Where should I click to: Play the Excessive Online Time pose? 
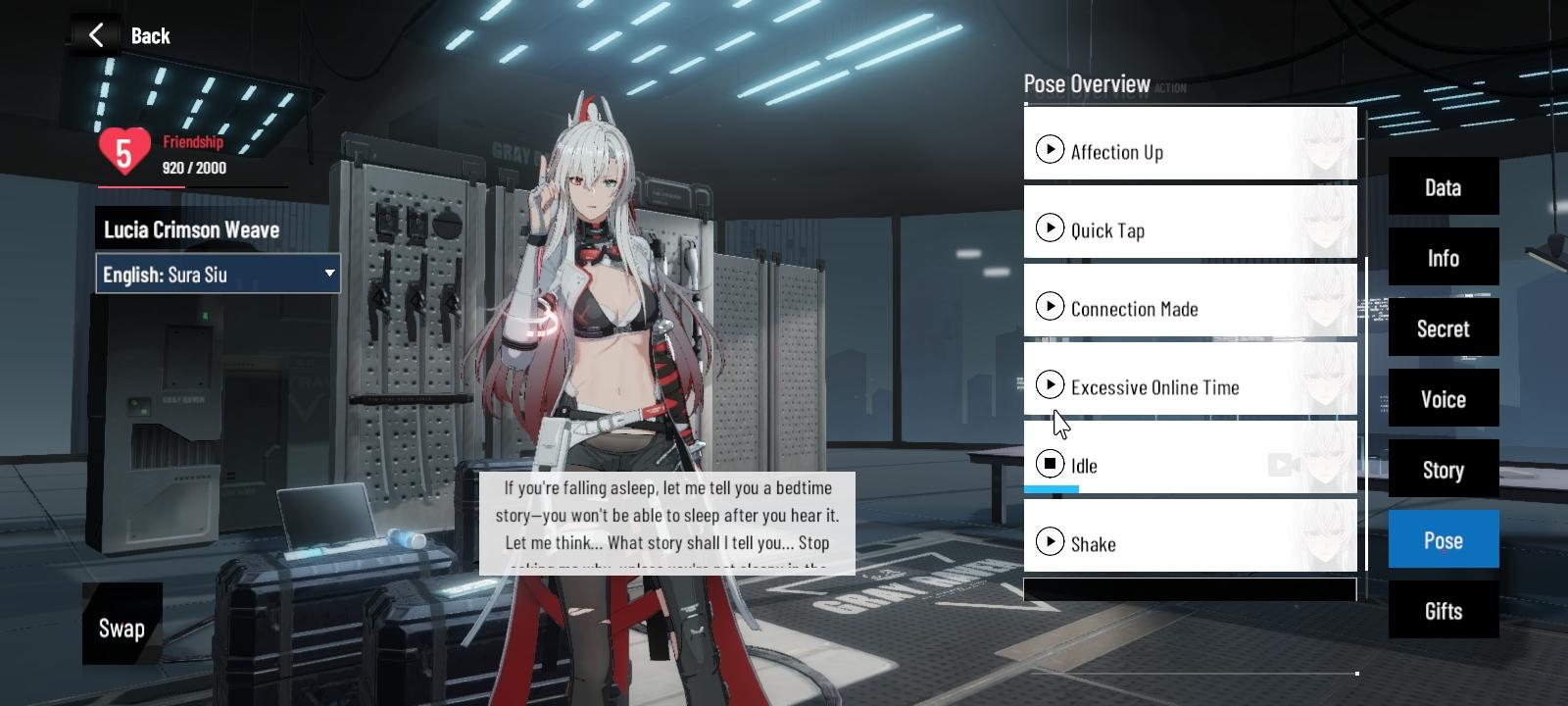point(1050,384)
